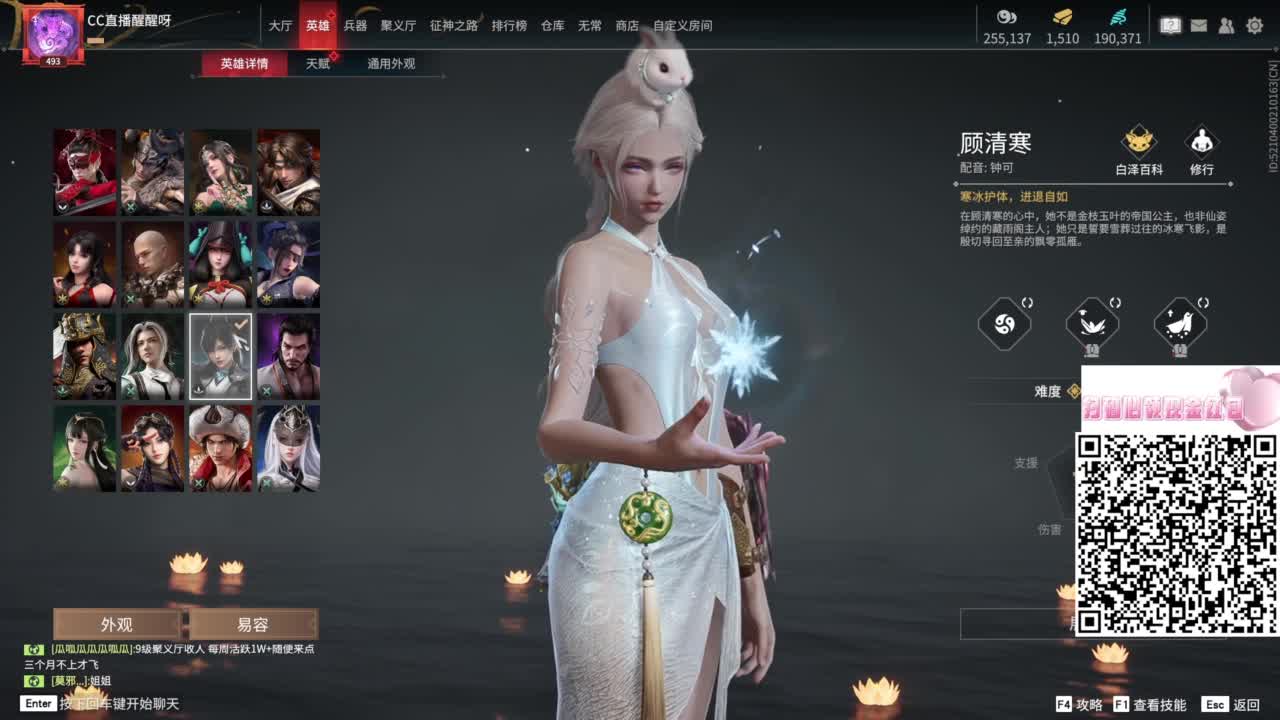1280x720 pixels.
Task: Open the mail envelope icon
Action: 1198,24
